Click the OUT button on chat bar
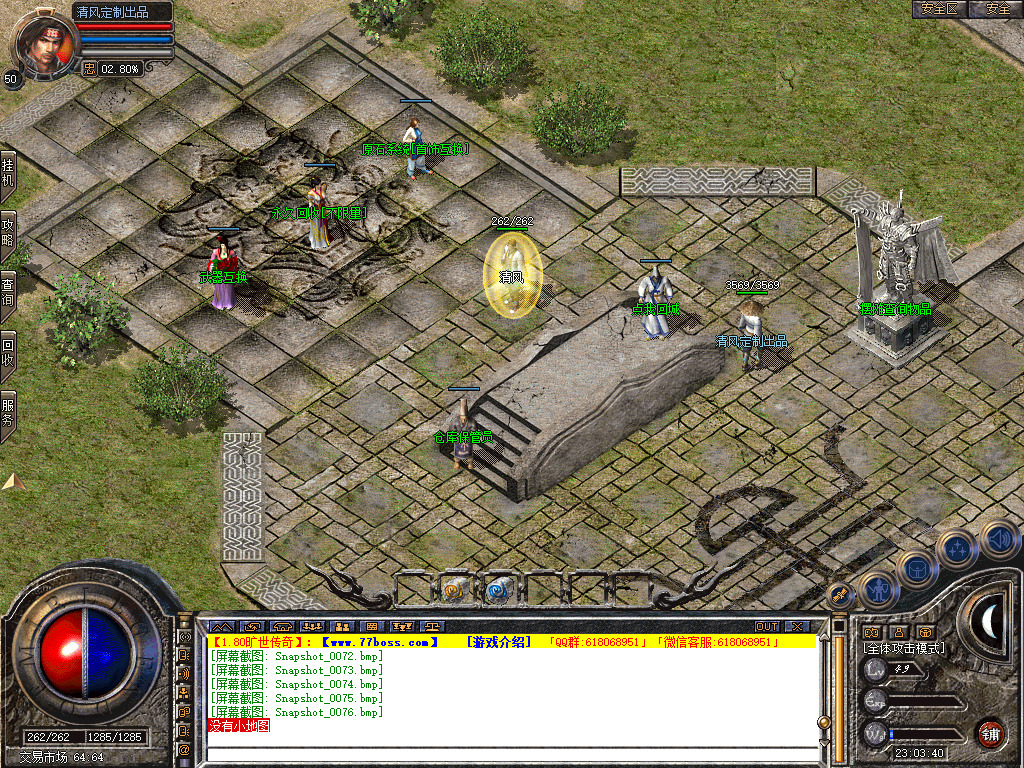Viewport: 1024px width, 768px height. coord(766,627)
